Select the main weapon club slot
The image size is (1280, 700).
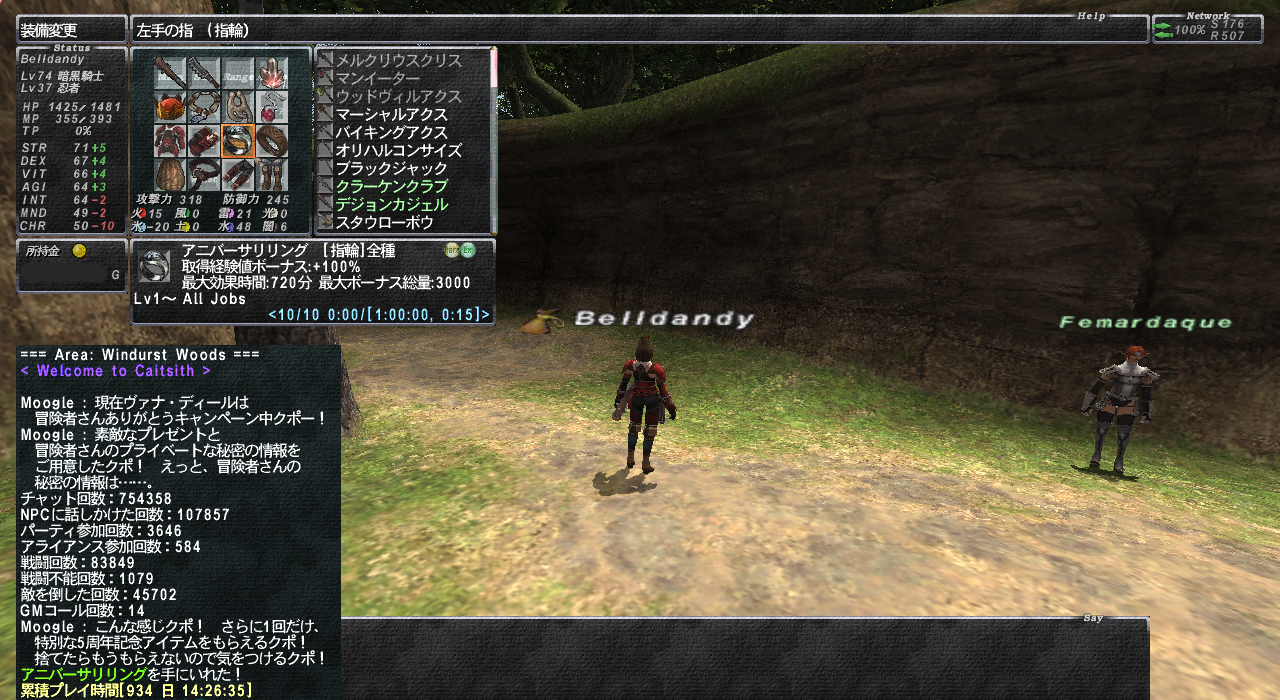170,73
